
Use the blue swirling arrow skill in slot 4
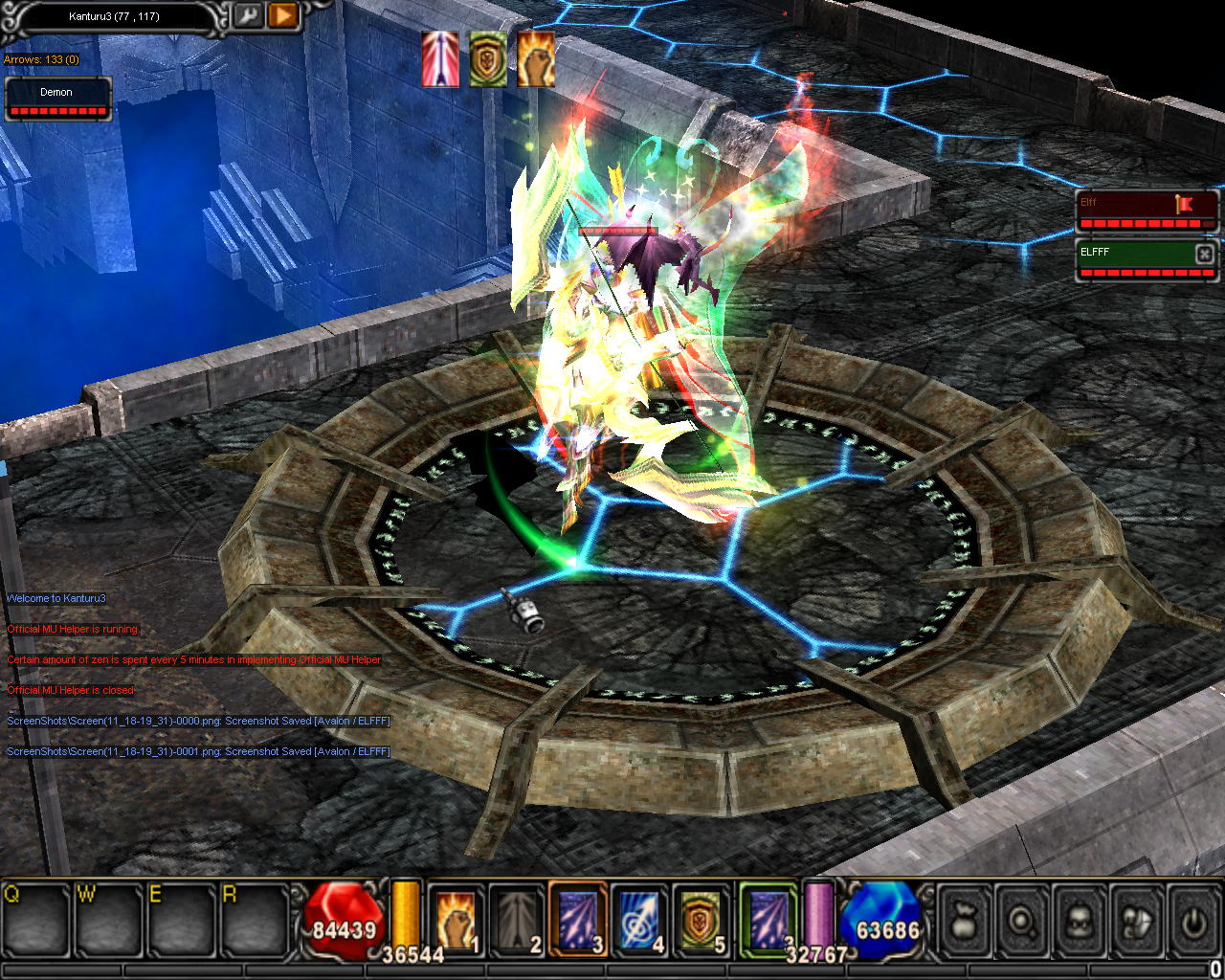(x=639, y=921)
